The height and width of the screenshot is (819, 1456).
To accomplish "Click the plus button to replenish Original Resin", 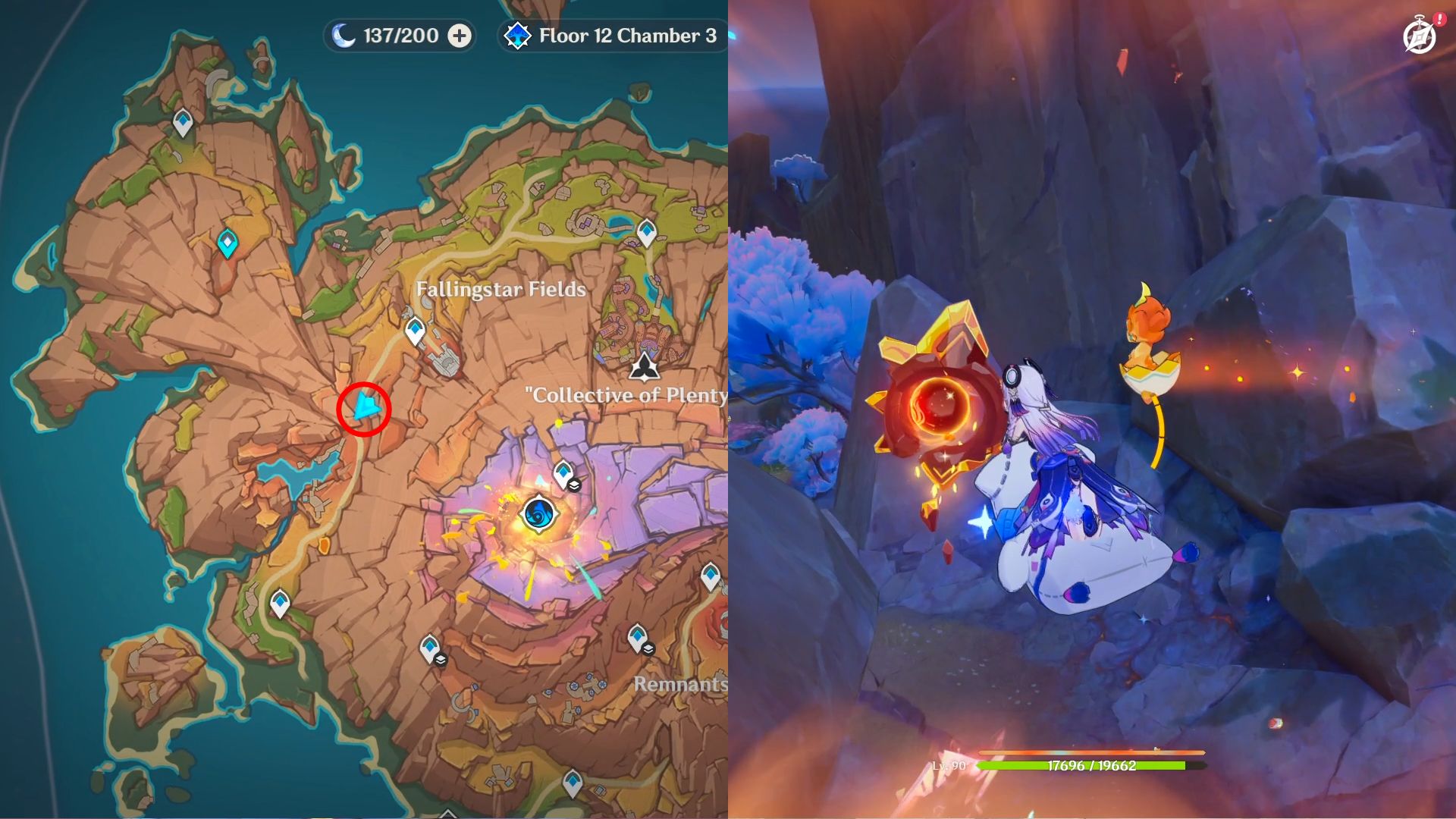I will click(x=460, y=36).
